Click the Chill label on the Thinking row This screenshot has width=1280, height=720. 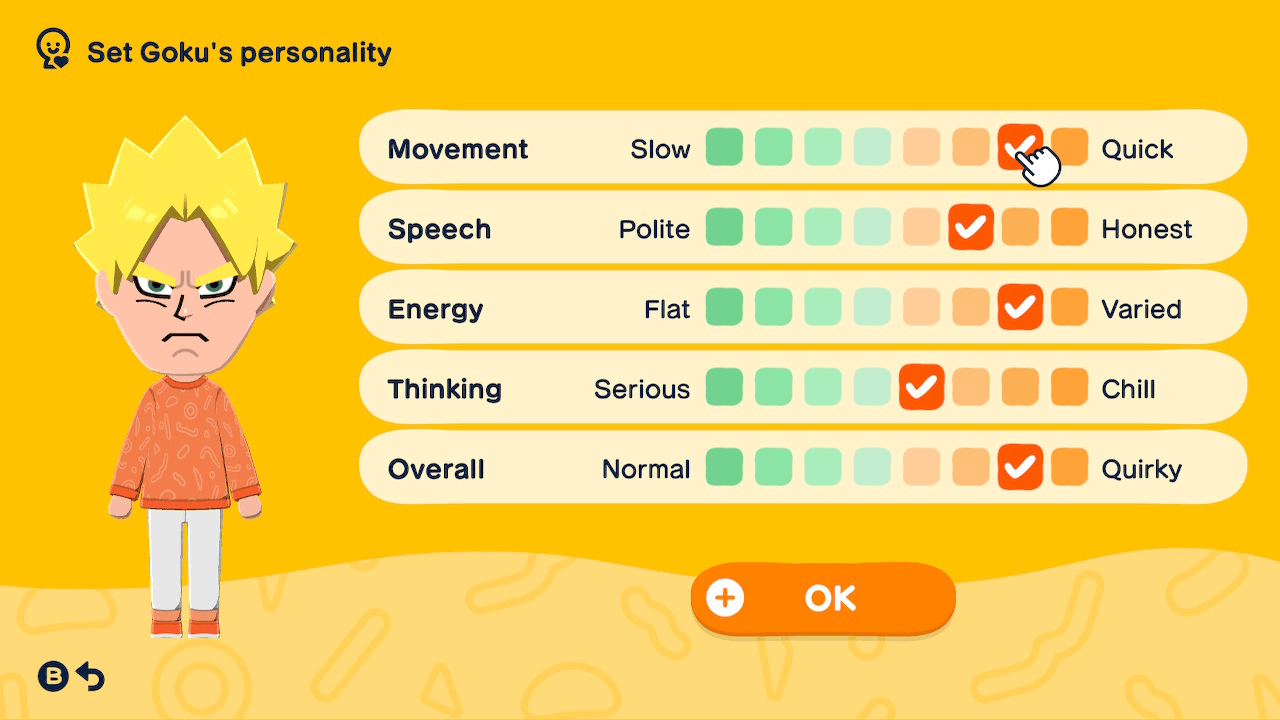point(1129,388)
